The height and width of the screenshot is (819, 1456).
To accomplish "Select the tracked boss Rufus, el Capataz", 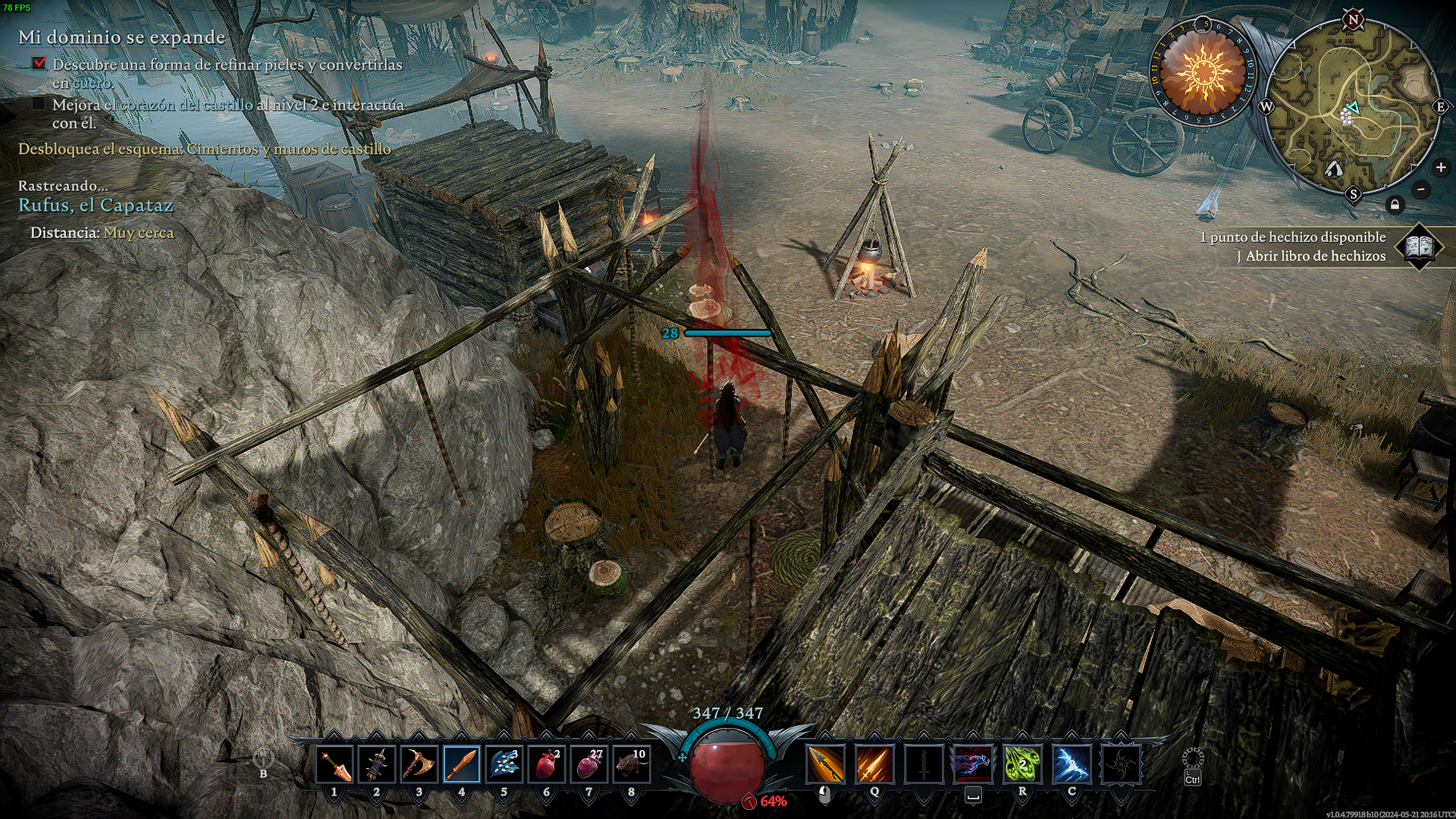I will click(96, 206).
